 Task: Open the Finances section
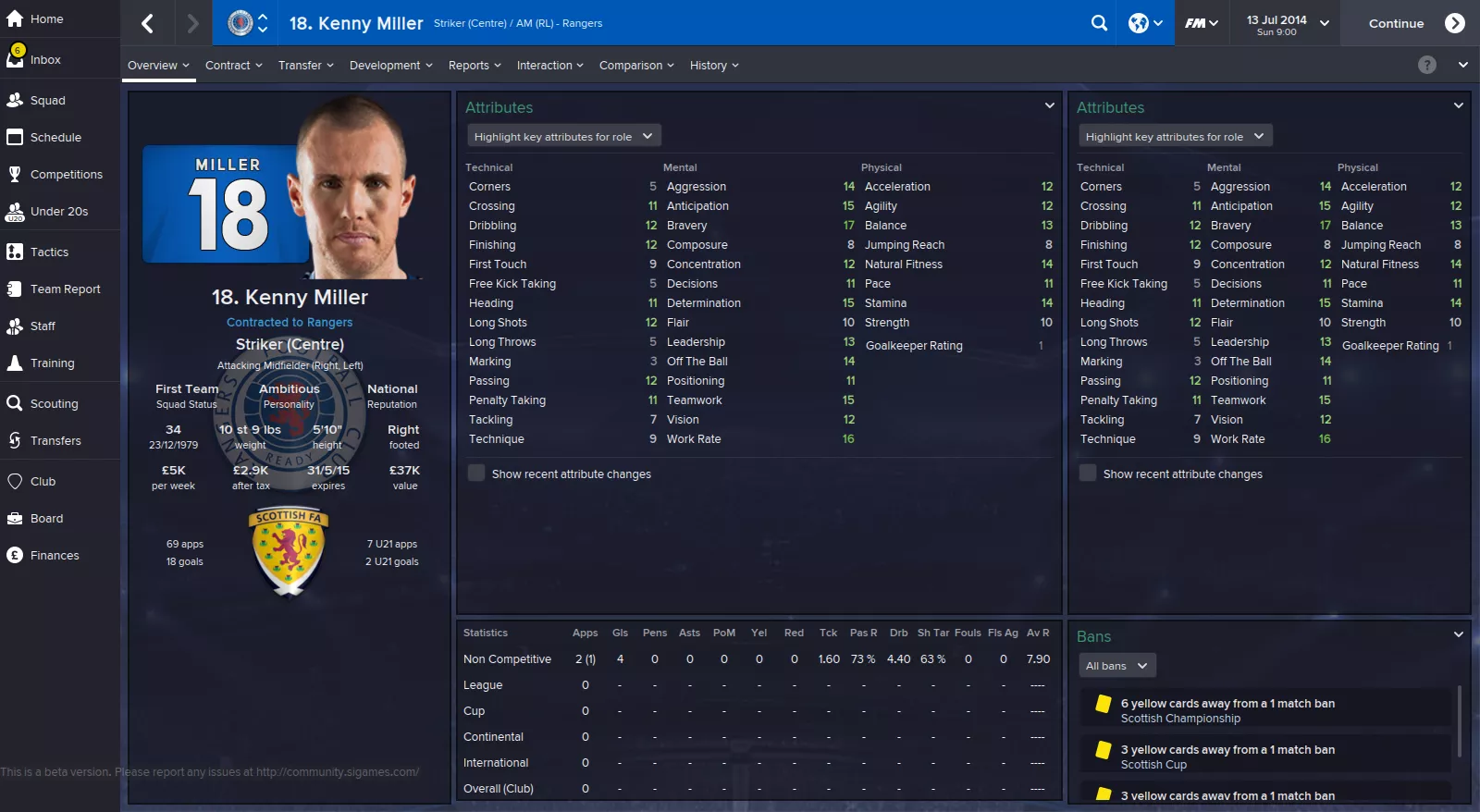[55, 556]
